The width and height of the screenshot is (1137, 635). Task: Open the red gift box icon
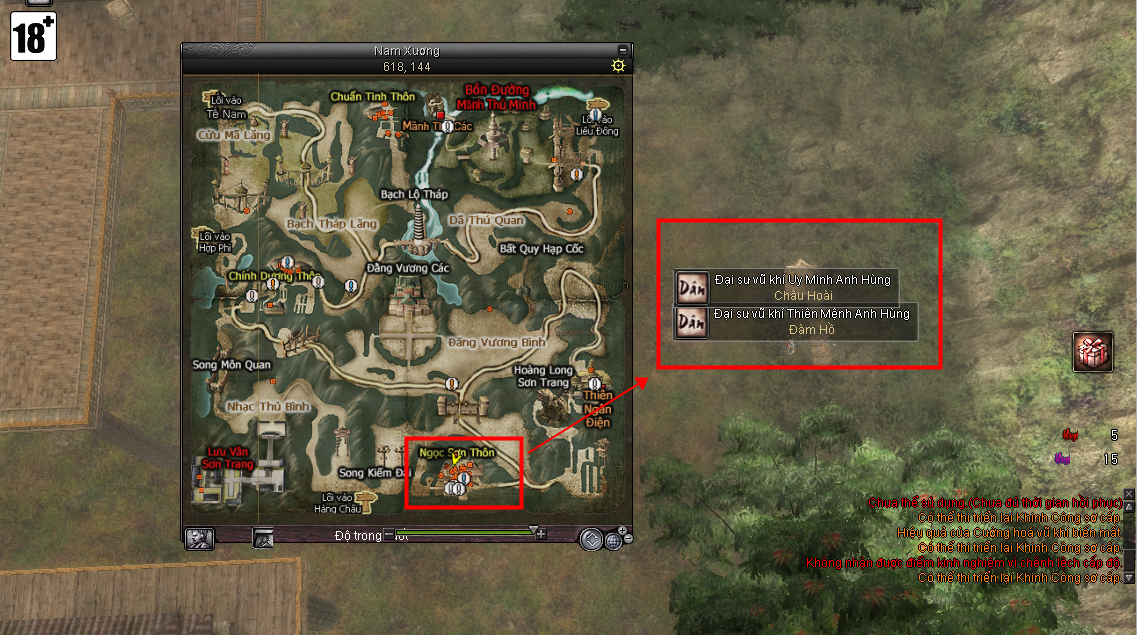point(1092,352)
